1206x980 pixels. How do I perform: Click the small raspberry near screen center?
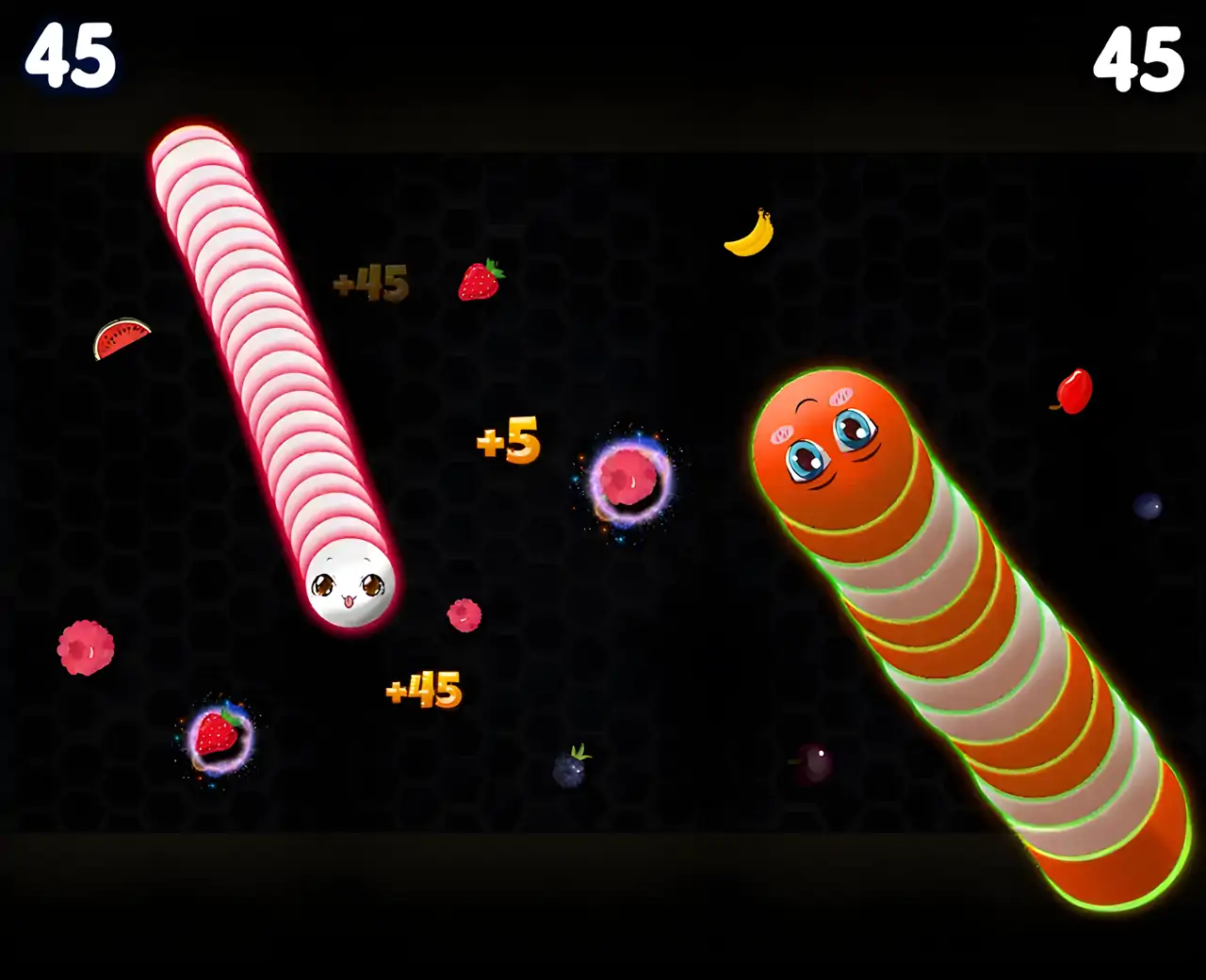464,613
